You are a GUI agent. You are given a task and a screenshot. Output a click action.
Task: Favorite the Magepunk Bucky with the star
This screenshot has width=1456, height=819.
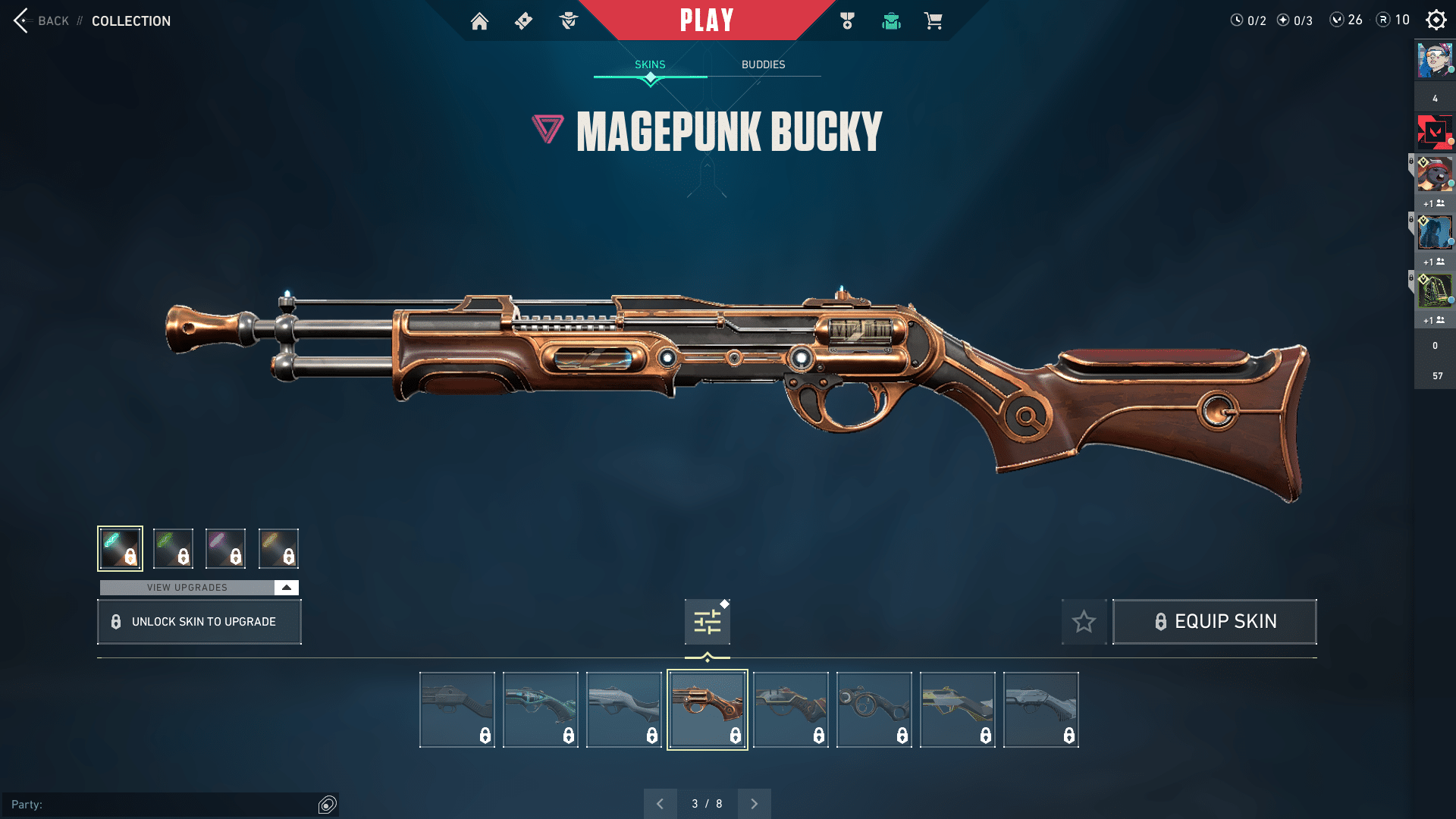pos(1084,621)
